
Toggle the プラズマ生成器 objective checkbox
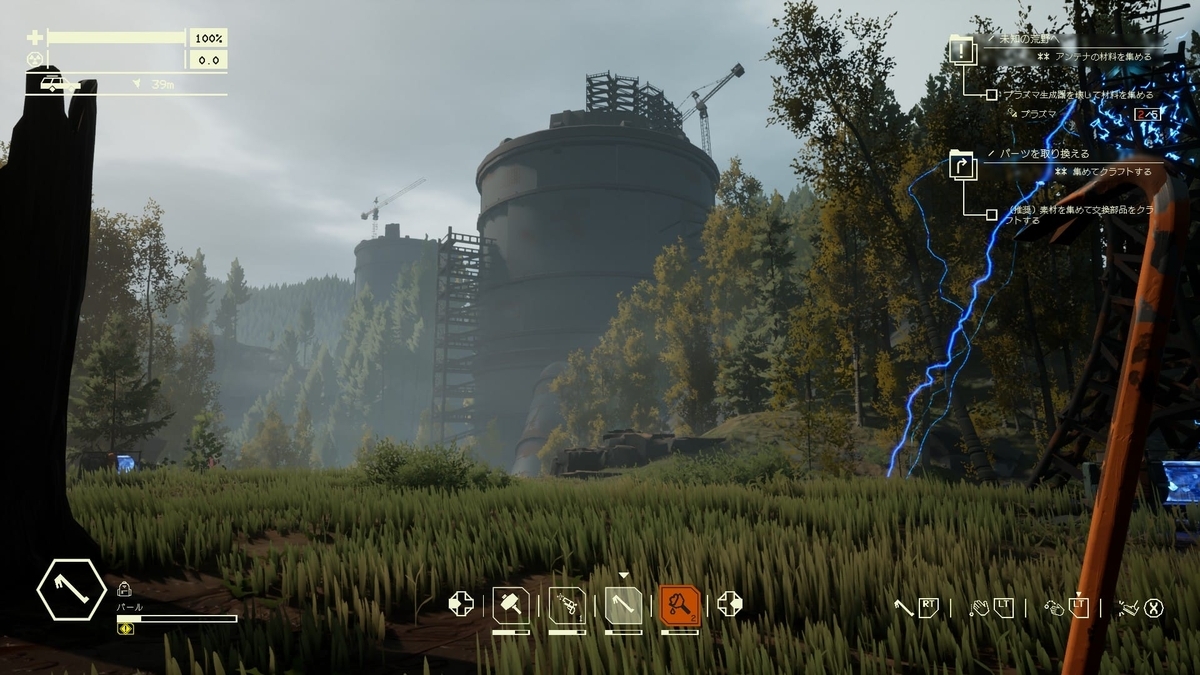[x=991, y=95]
